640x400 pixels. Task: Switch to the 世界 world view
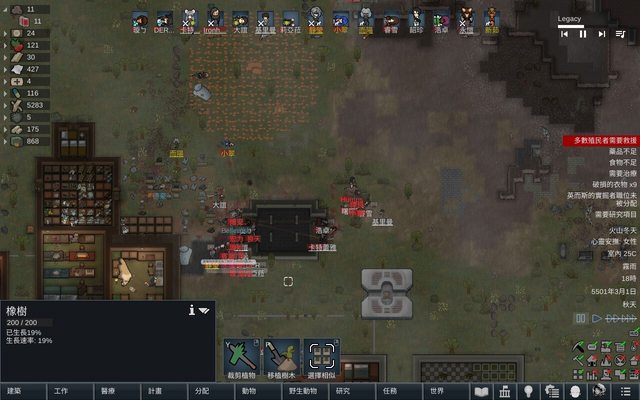coord(436,391)
